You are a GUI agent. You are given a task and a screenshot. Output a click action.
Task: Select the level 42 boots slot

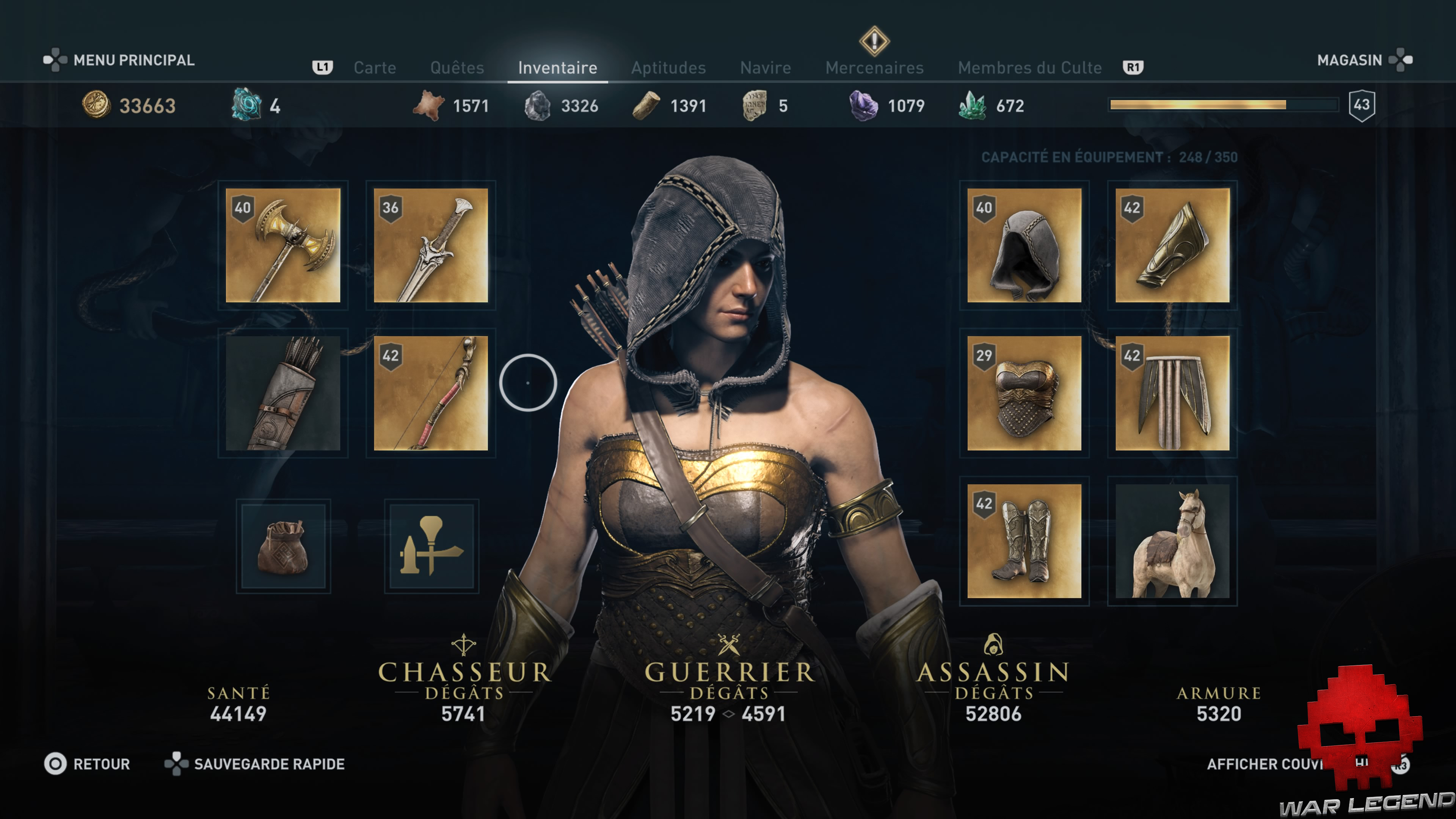pyautogui.click(x=1024, y=541)
